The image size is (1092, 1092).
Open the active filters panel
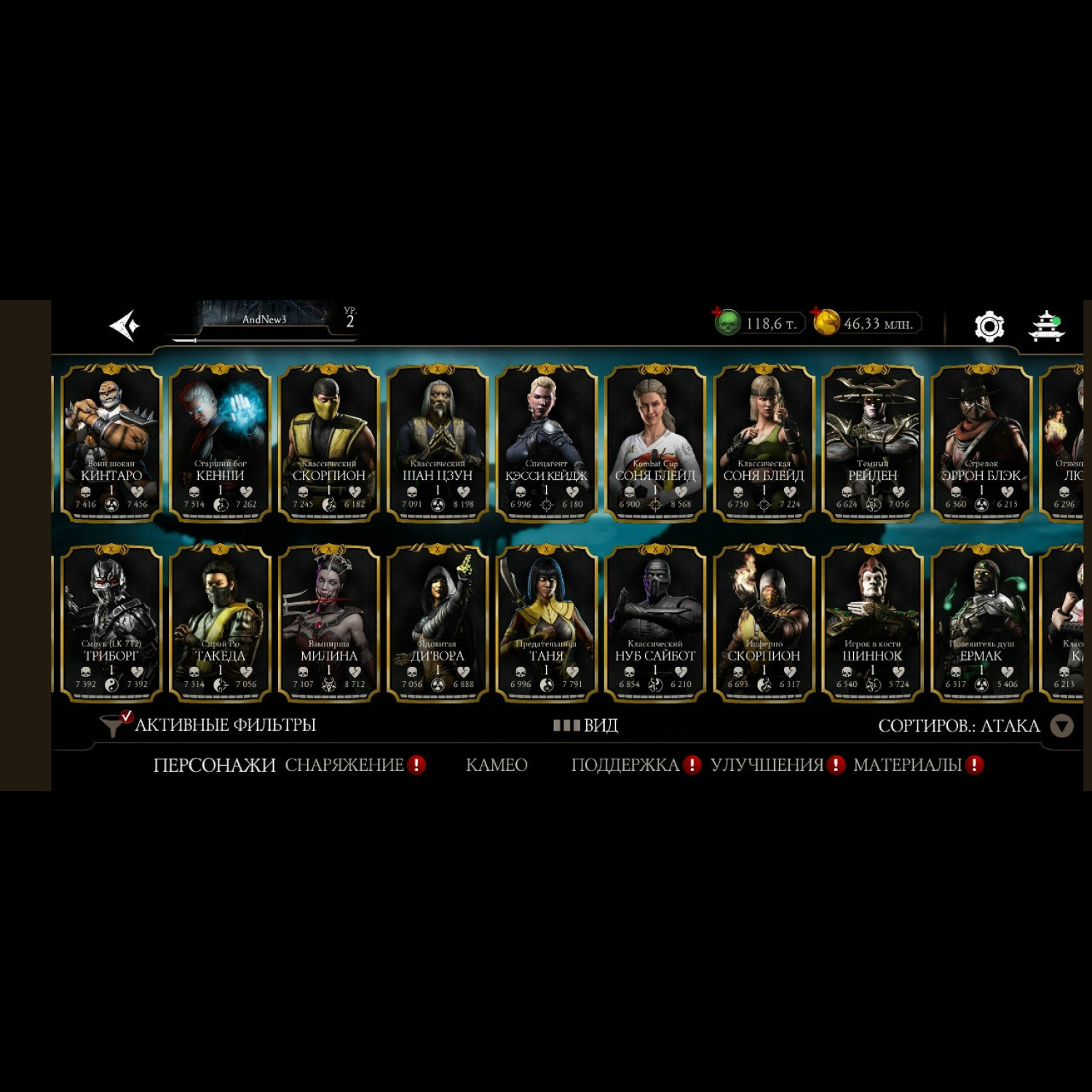click(211, 725)
